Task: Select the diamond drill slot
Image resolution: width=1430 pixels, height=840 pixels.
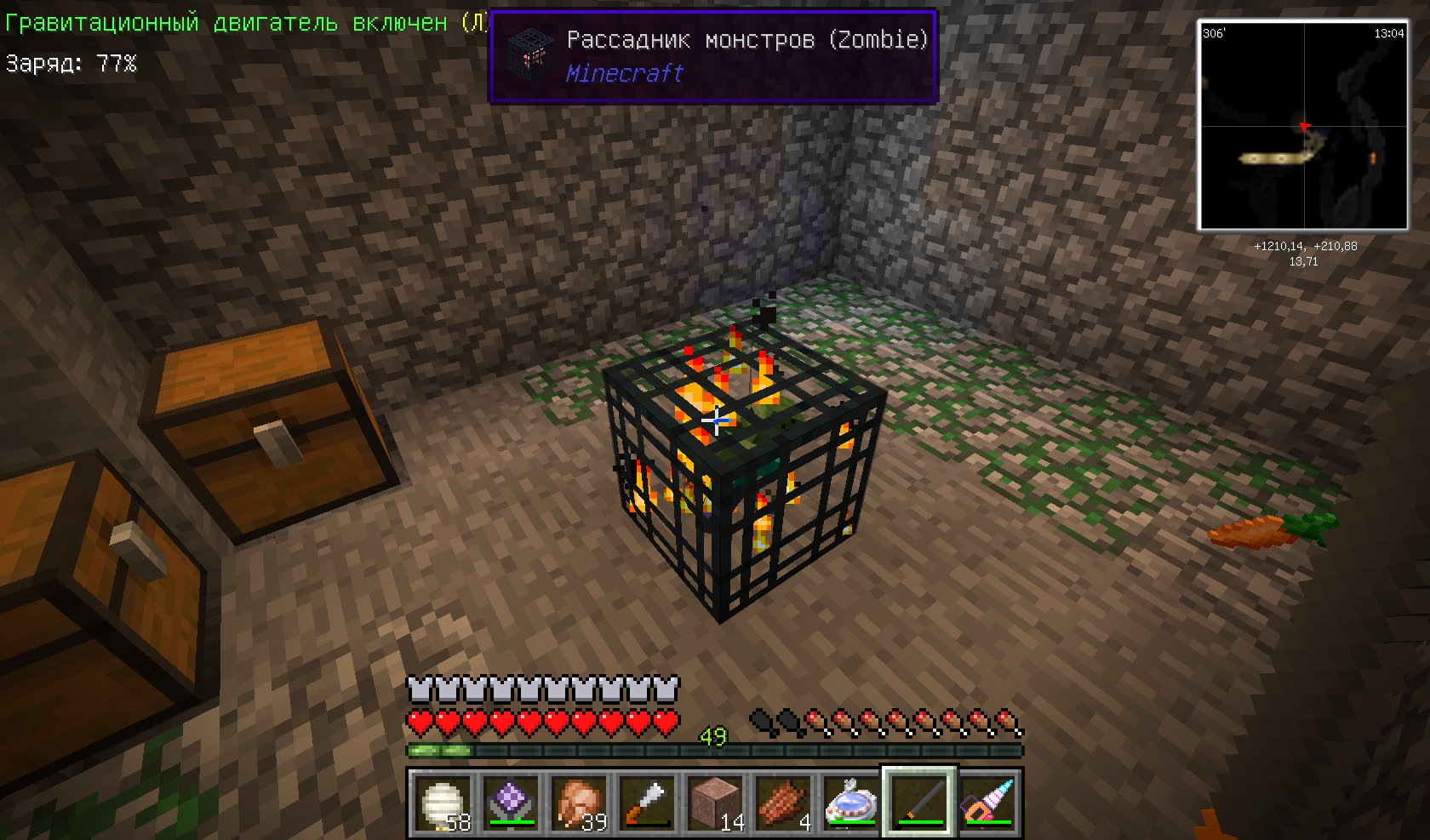Action: click(x=987, y=803)
